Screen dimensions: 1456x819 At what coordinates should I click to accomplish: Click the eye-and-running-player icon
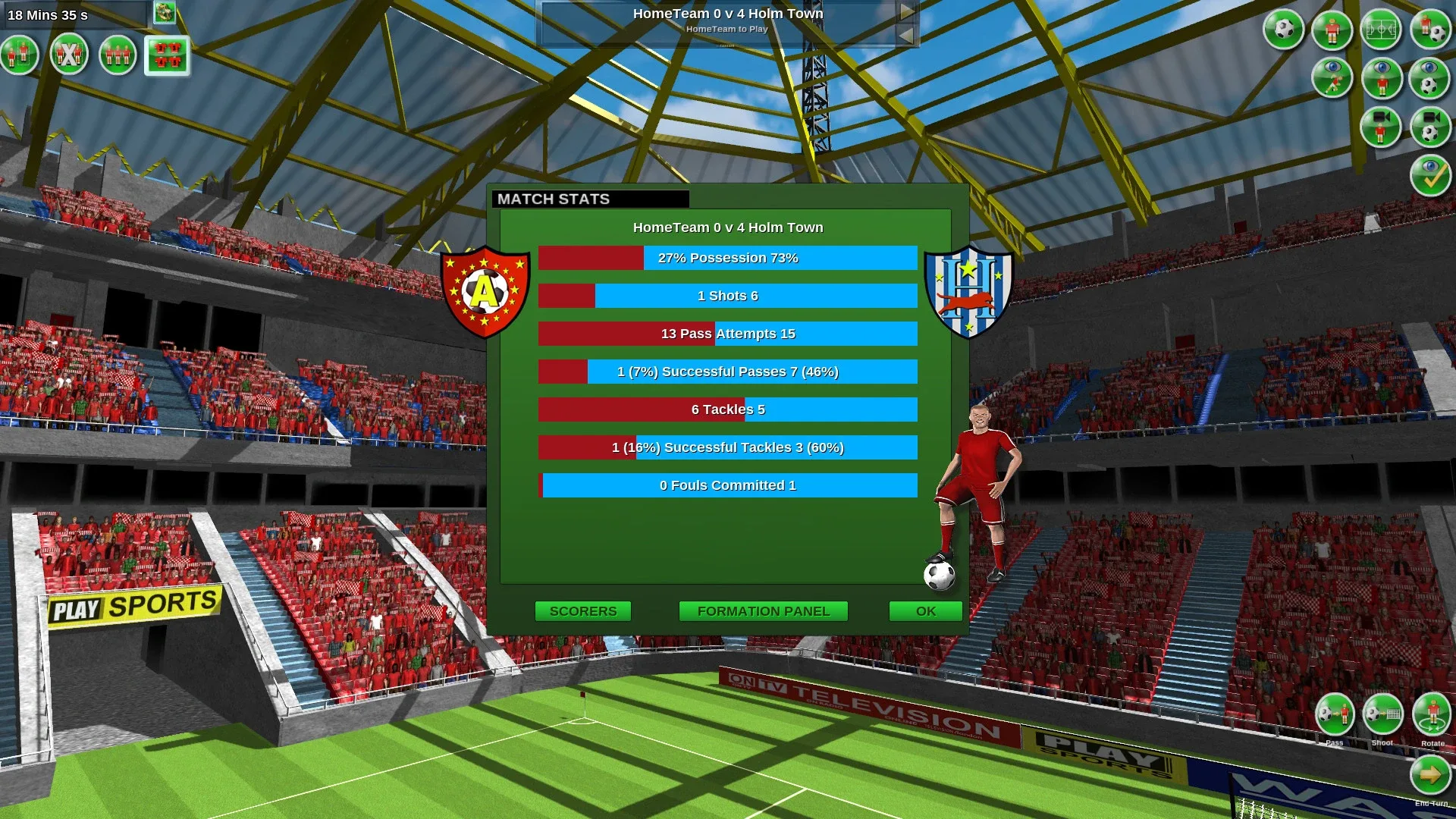tap(1332, 78)
